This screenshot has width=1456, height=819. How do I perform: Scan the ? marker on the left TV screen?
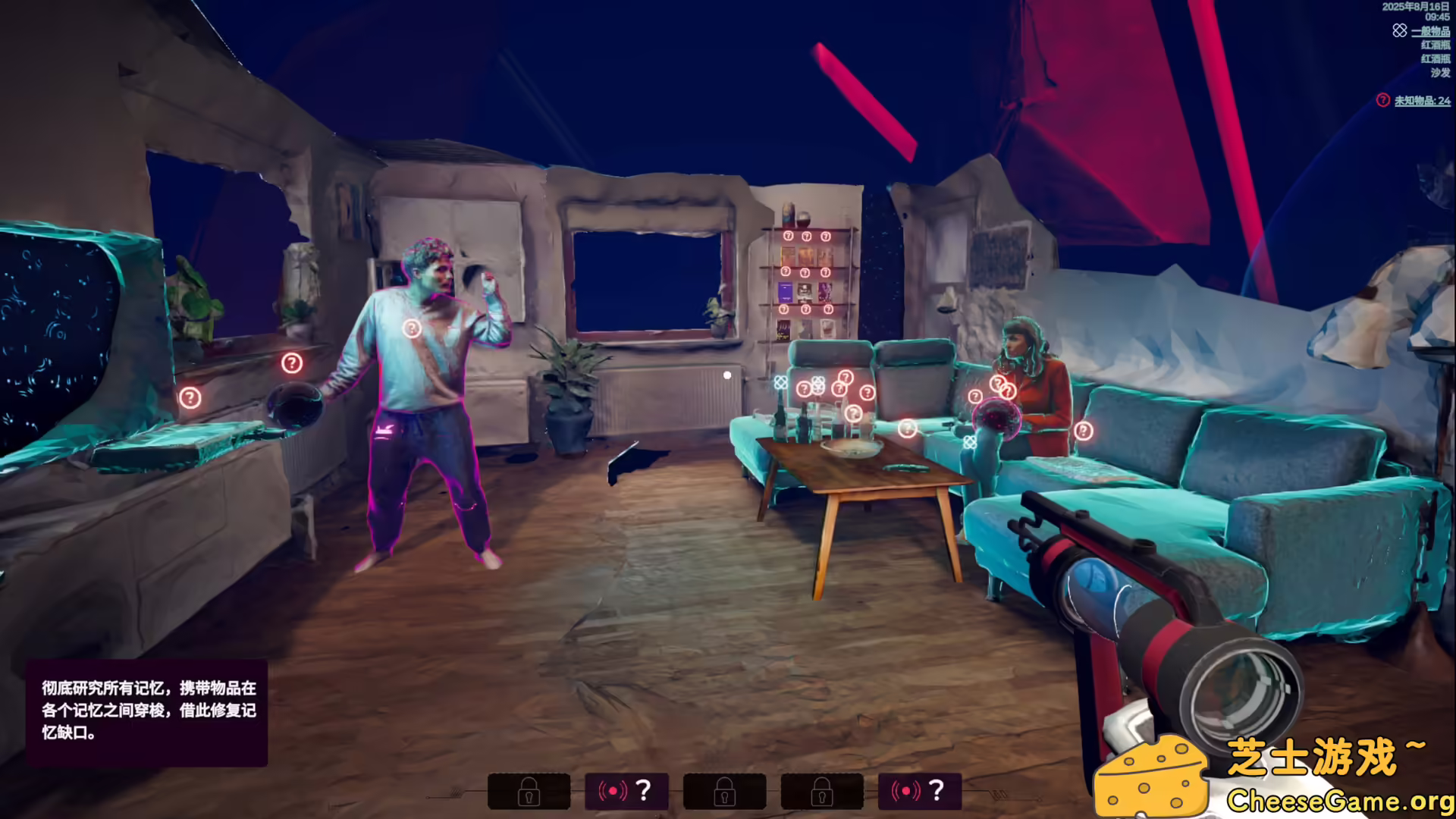(x=189, y=397)
